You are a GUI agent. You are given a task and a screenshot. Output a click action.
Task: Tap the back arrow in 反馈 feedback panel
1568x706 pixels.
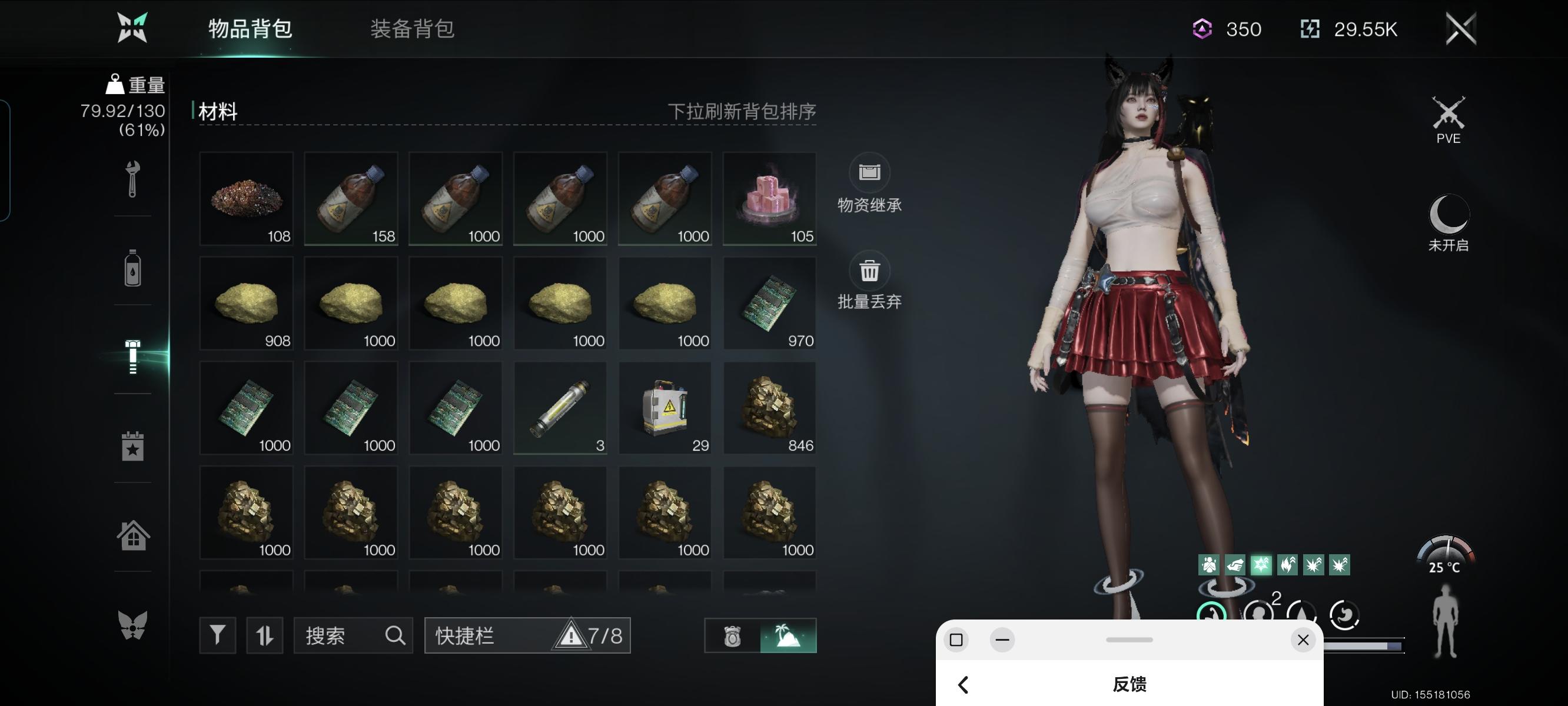[964, 684]
